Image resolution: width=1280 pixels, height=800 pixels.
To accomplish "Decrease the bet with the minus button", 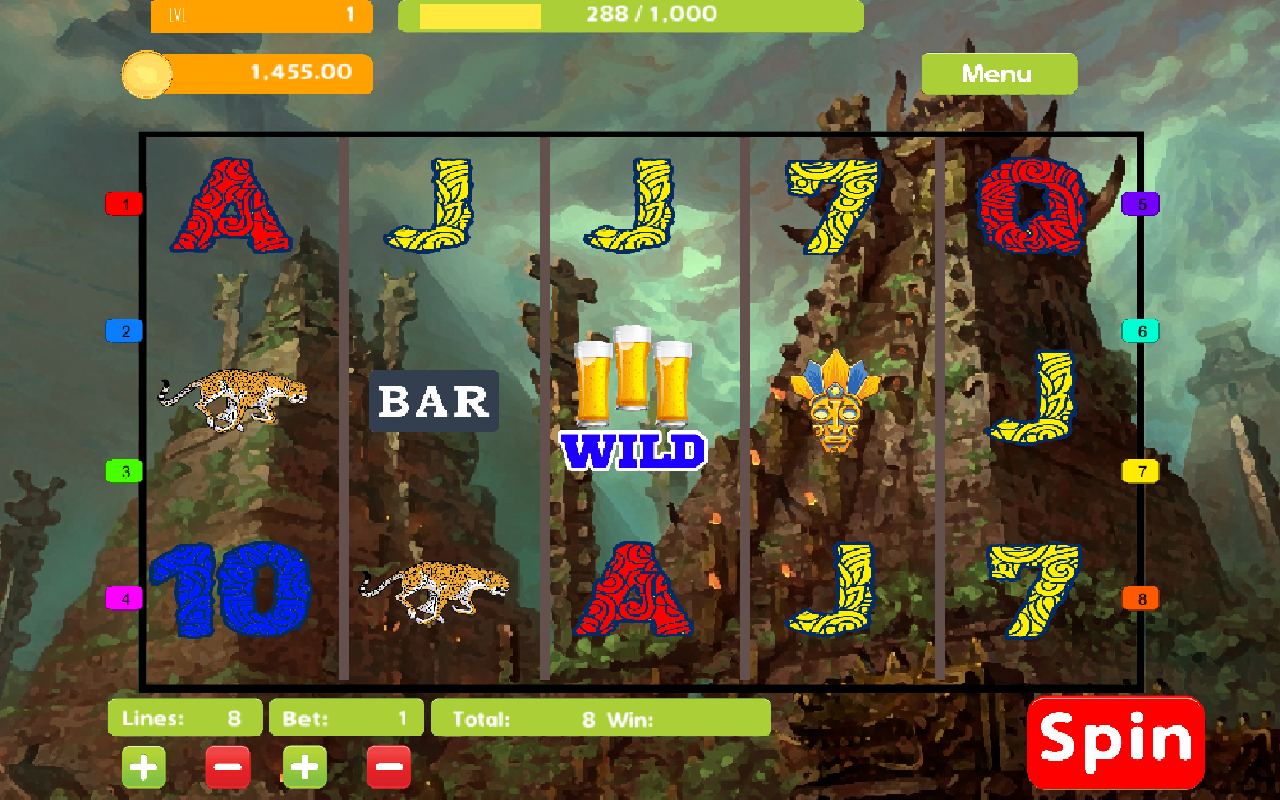I will tap(389, 766).
